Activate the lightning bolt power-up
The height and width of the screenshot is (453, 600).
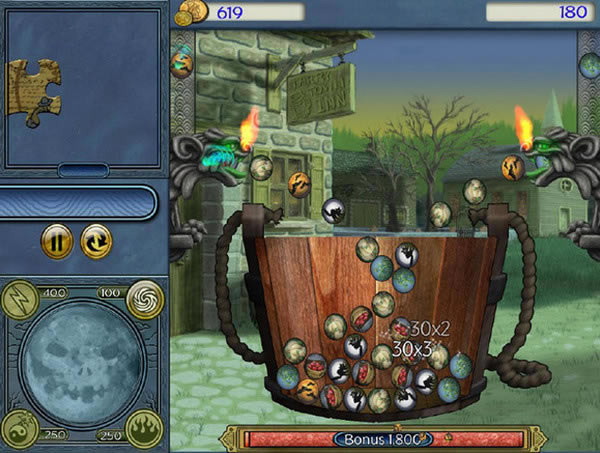(22, 297)
